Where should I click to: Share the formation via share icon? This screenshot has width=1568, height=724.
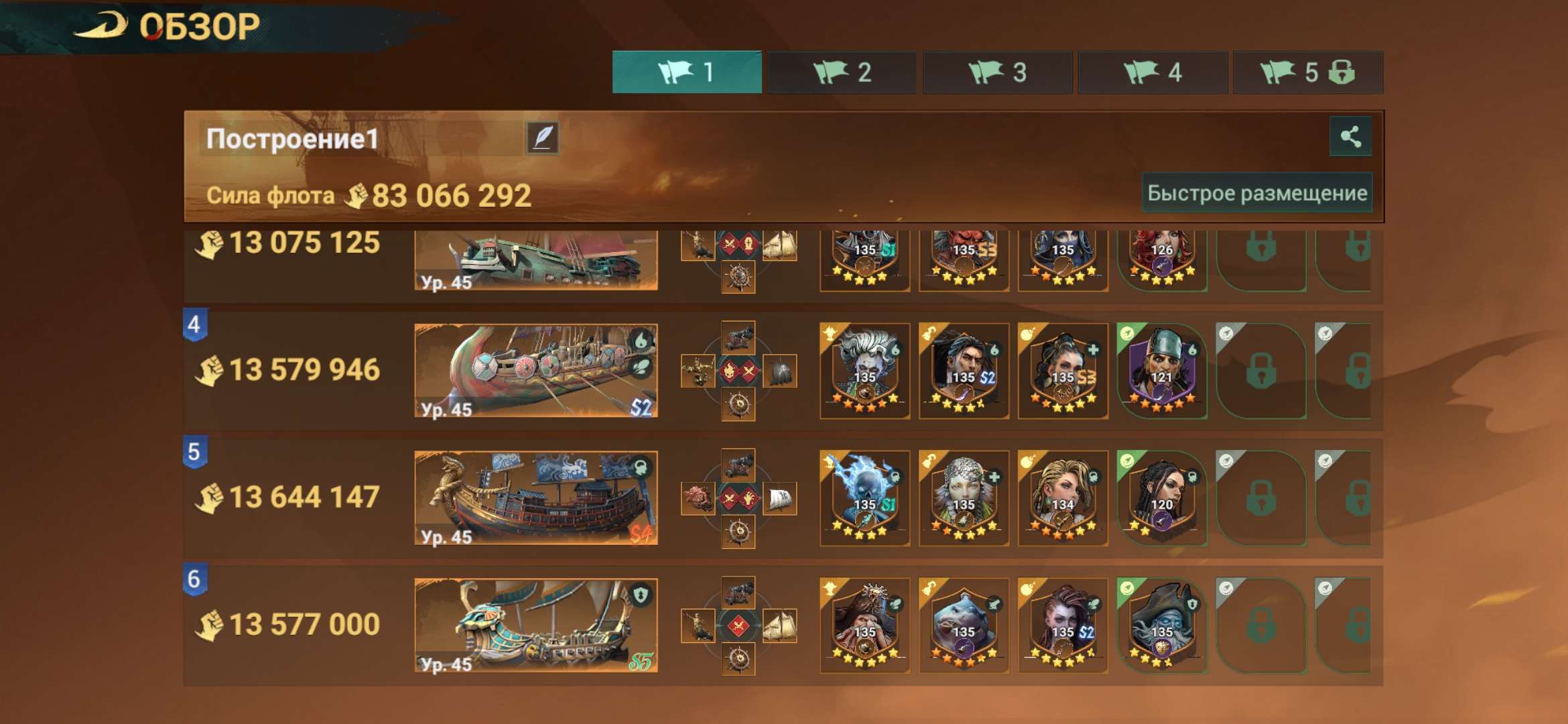point(1350,137)
